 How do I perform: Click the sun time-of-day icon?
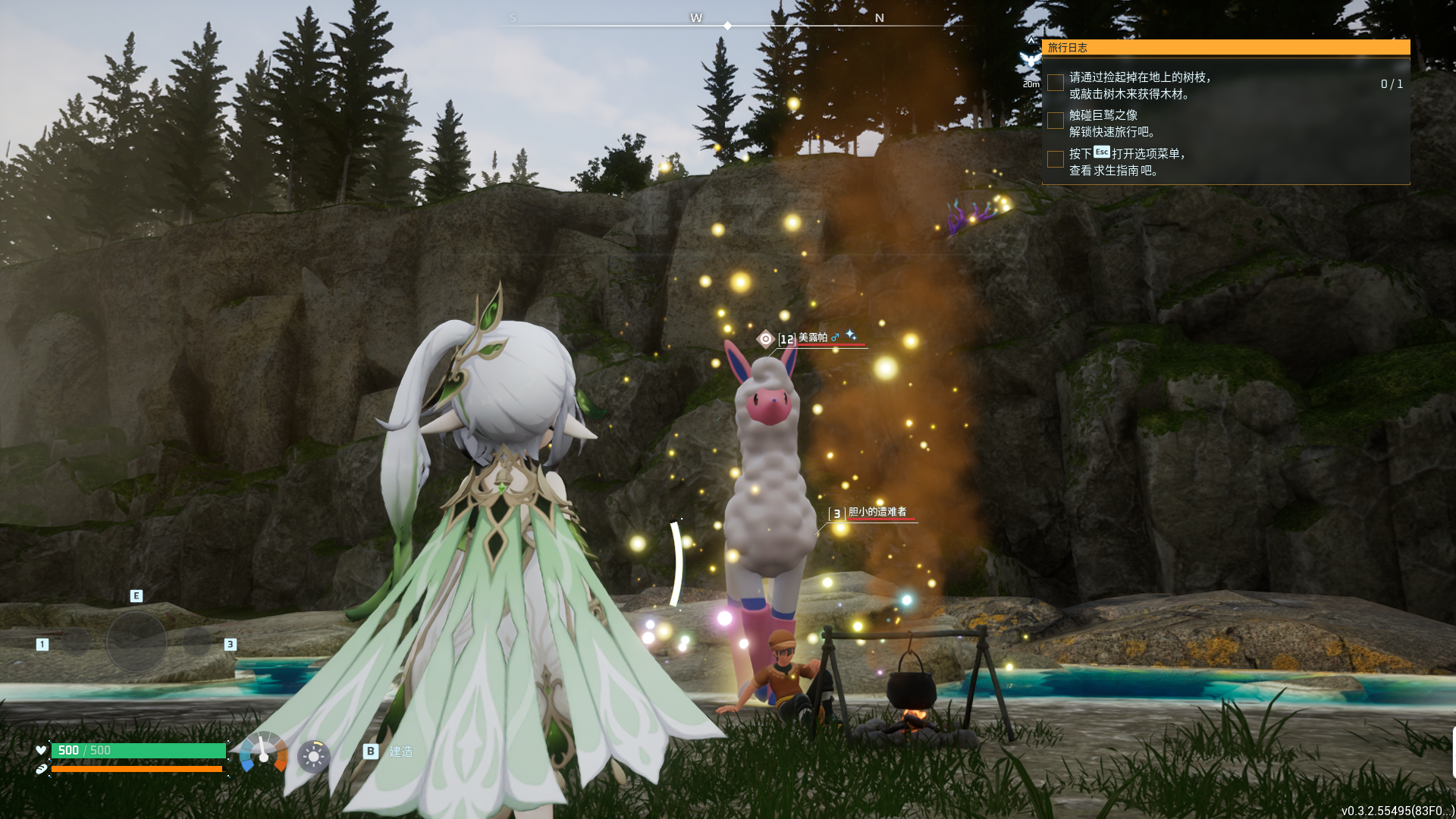click(313, 756)
